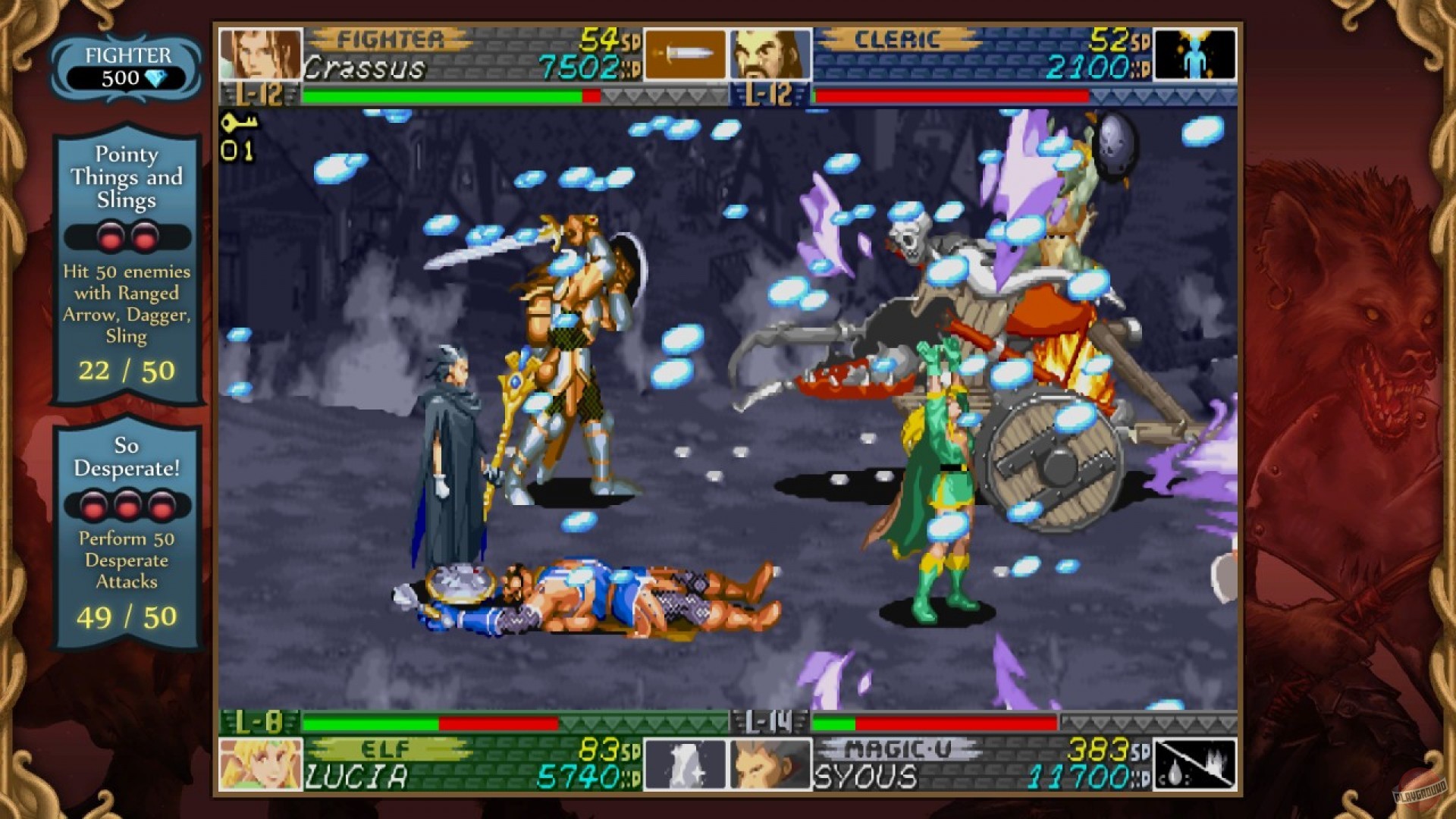1456x819 pixels.
Task: Click the crossed-out oil flask item icon
Action: pyautogui.click(x=1196, y=766)
